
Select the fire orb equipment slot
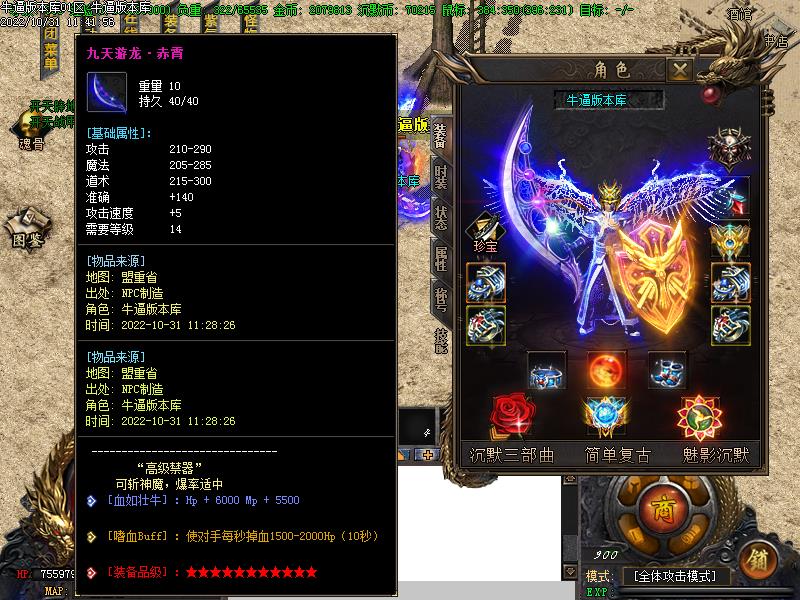(606, 371)
